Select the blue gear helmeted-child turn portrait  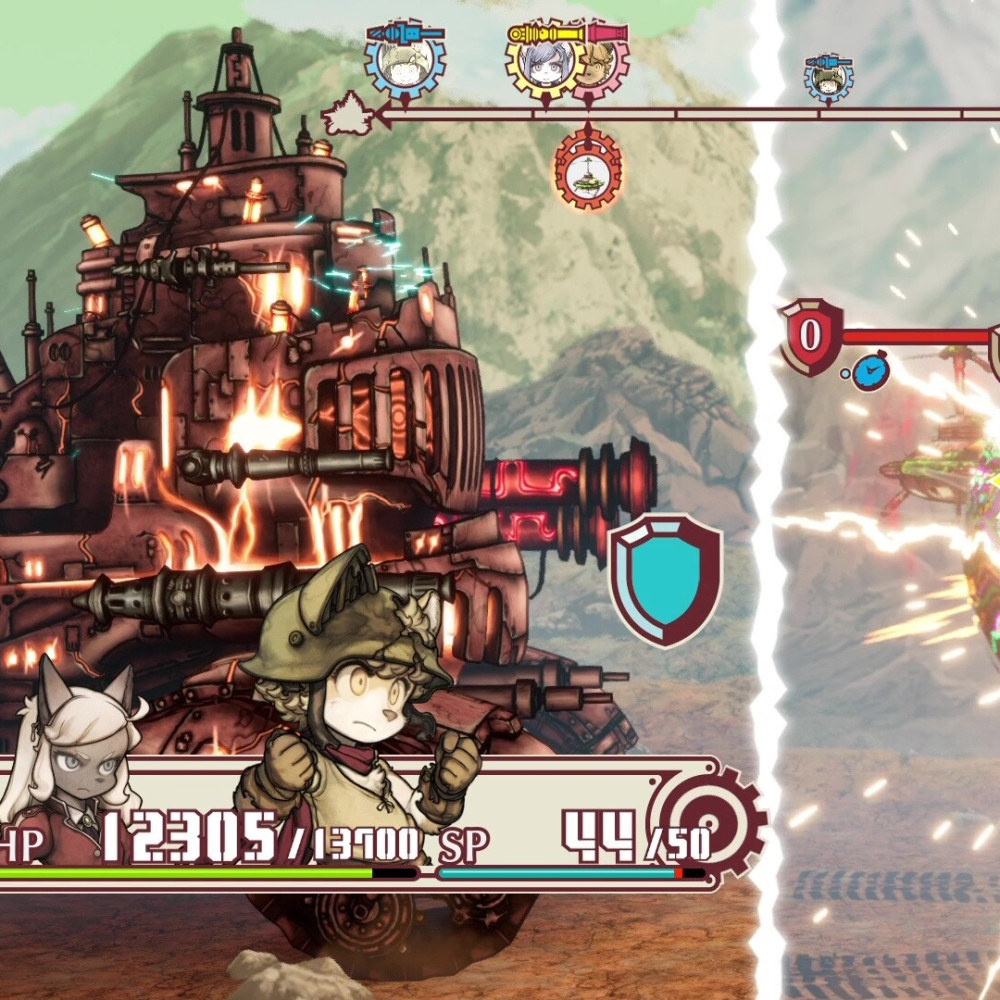404,62
